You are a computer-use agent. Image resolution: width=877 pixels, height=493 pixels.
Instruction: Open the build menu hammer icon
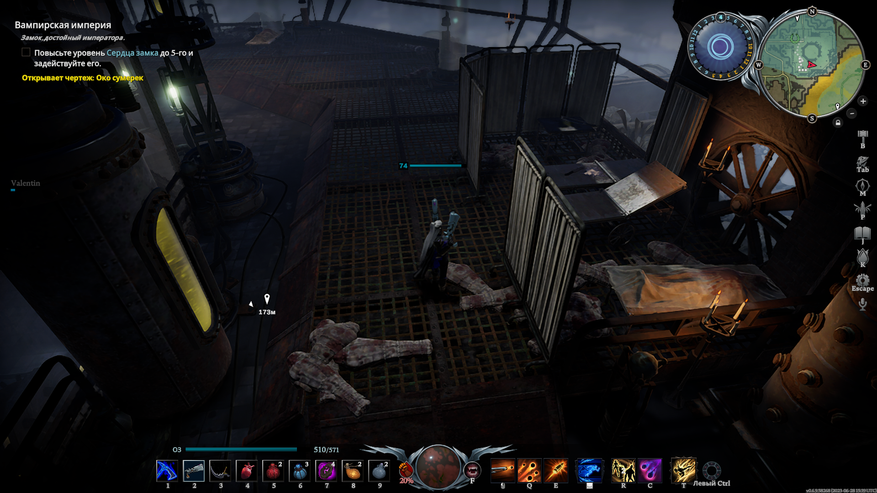click(862, 135)
